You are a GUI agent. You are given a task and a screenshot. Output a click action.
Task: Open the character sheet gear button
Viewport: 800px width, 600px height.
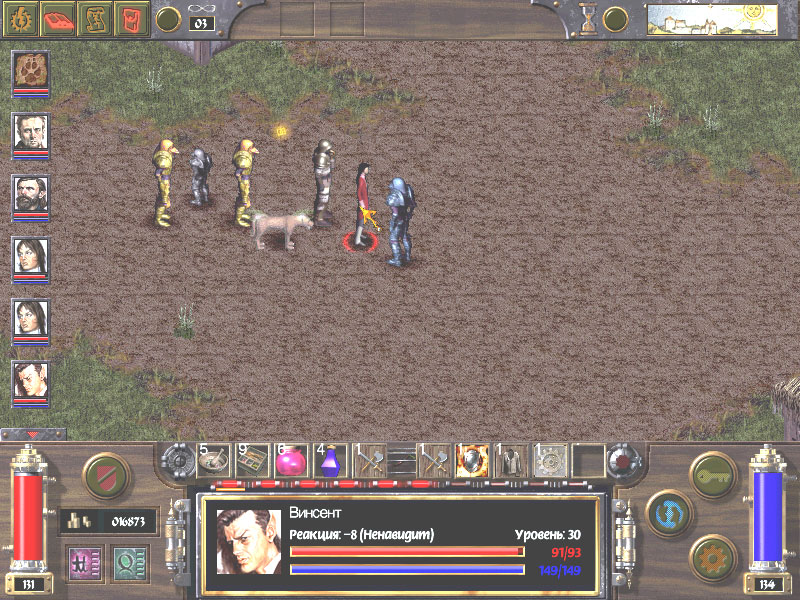tap(22, 18)
